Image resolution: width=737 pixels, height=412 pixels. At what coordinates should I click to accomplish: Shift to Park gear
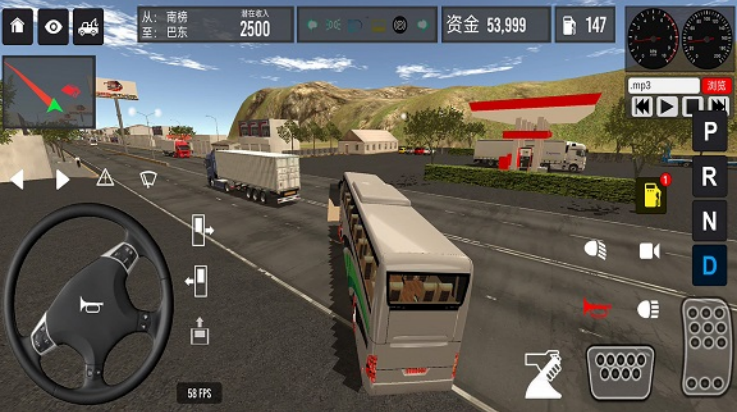(709, 131)
